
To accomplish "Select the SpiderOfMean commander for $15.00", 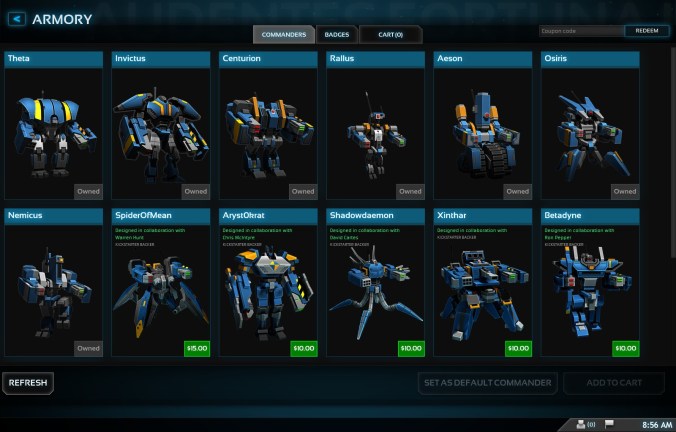I will pos(161,283).
